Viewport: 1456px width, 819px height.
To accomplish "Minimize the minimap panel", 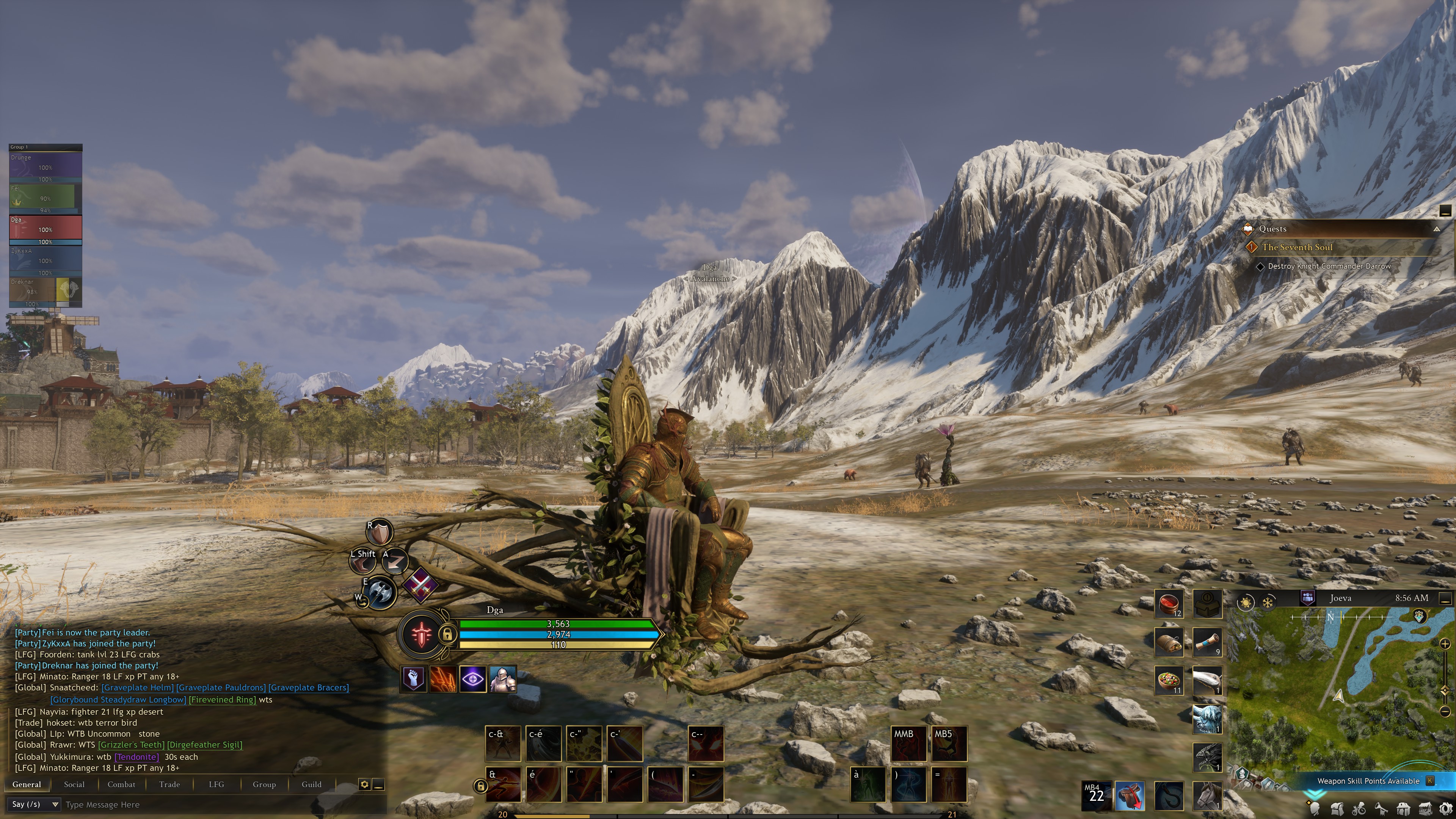I will [1445, 598].
